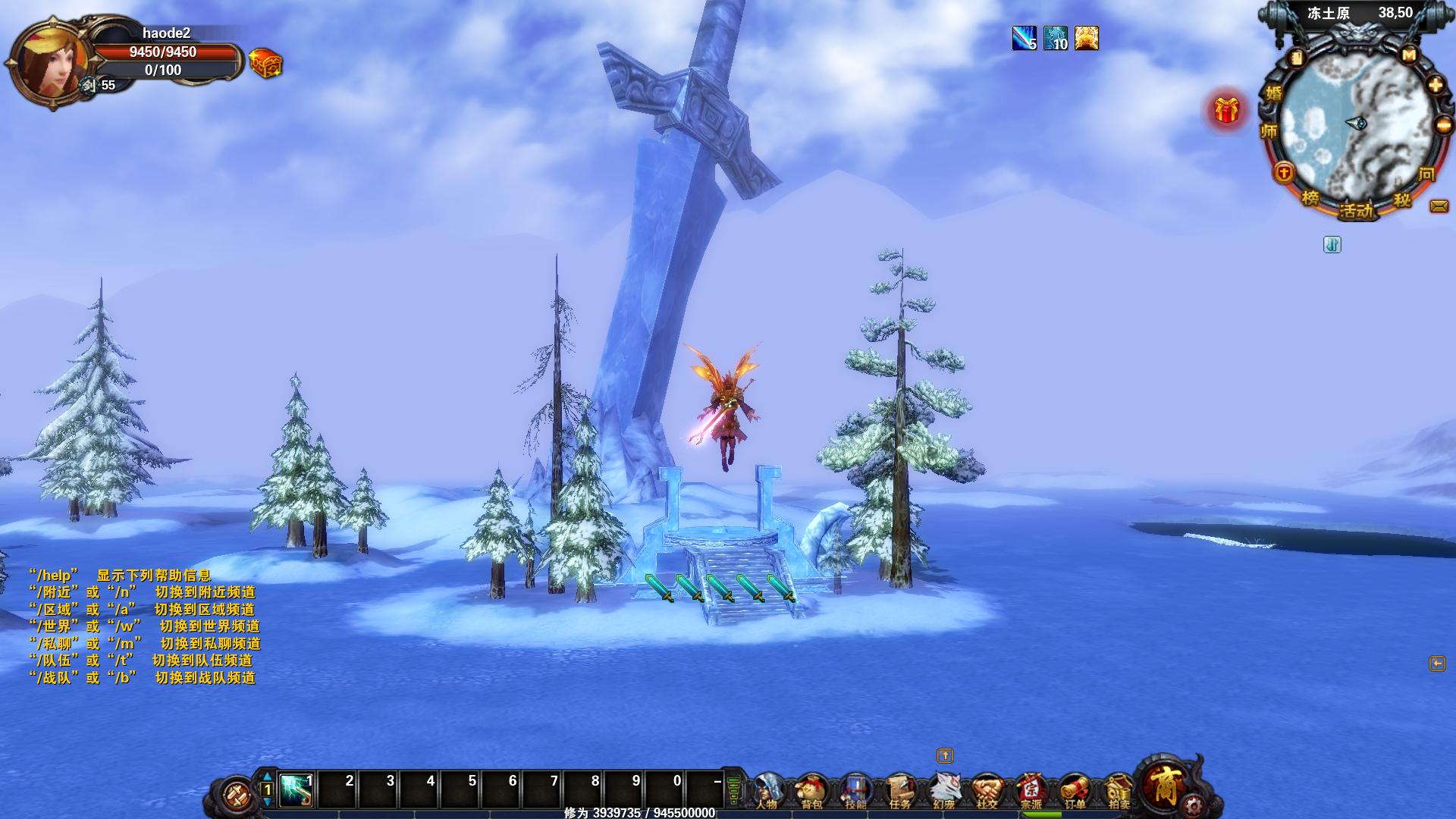Screen dimensions: 1456x819
Task: Open the 榜 rankings button
Action: coord(1310,199)
